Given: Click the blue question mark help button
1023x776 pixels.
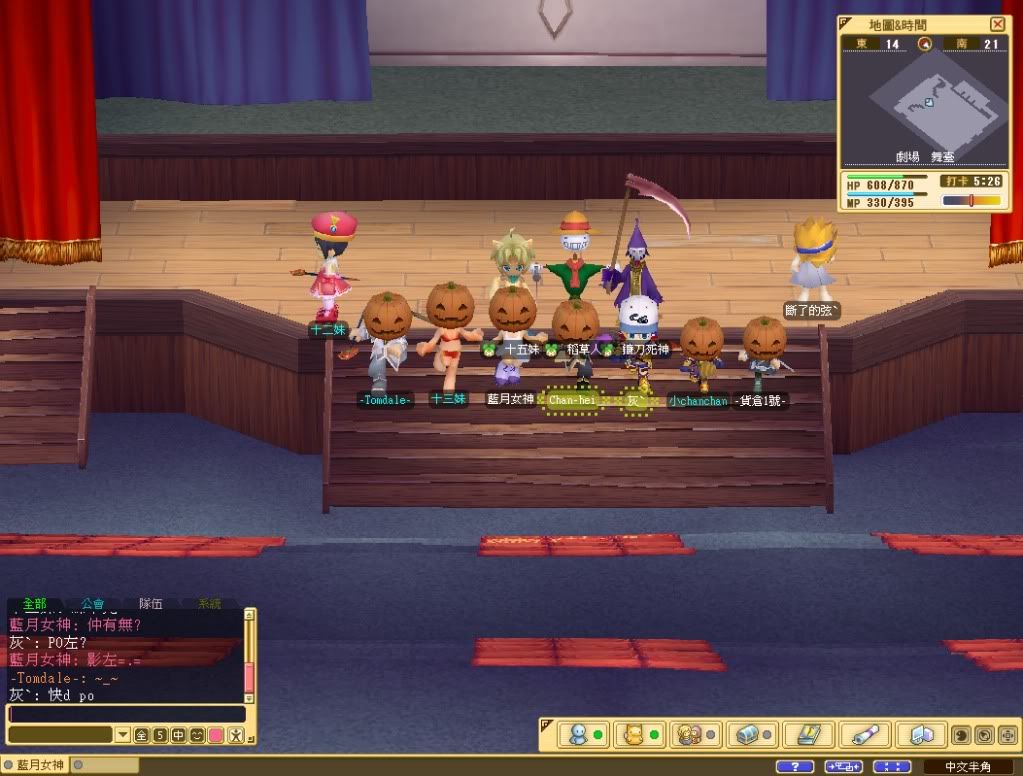Looking at the screenshot, I should point(794,767).
